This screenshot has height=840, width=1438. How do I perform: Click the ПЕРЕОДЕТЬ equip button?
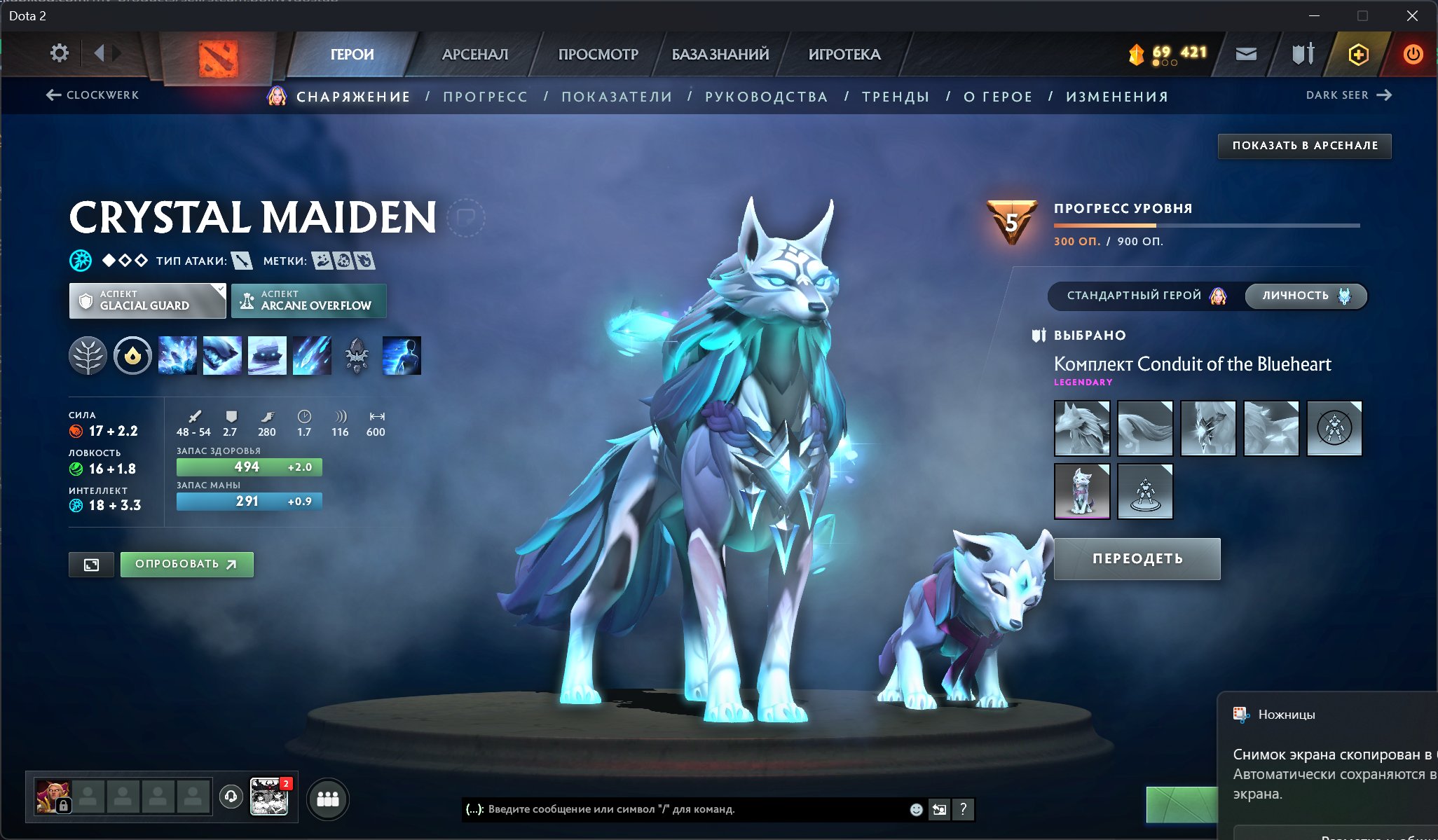[1137, 558]
